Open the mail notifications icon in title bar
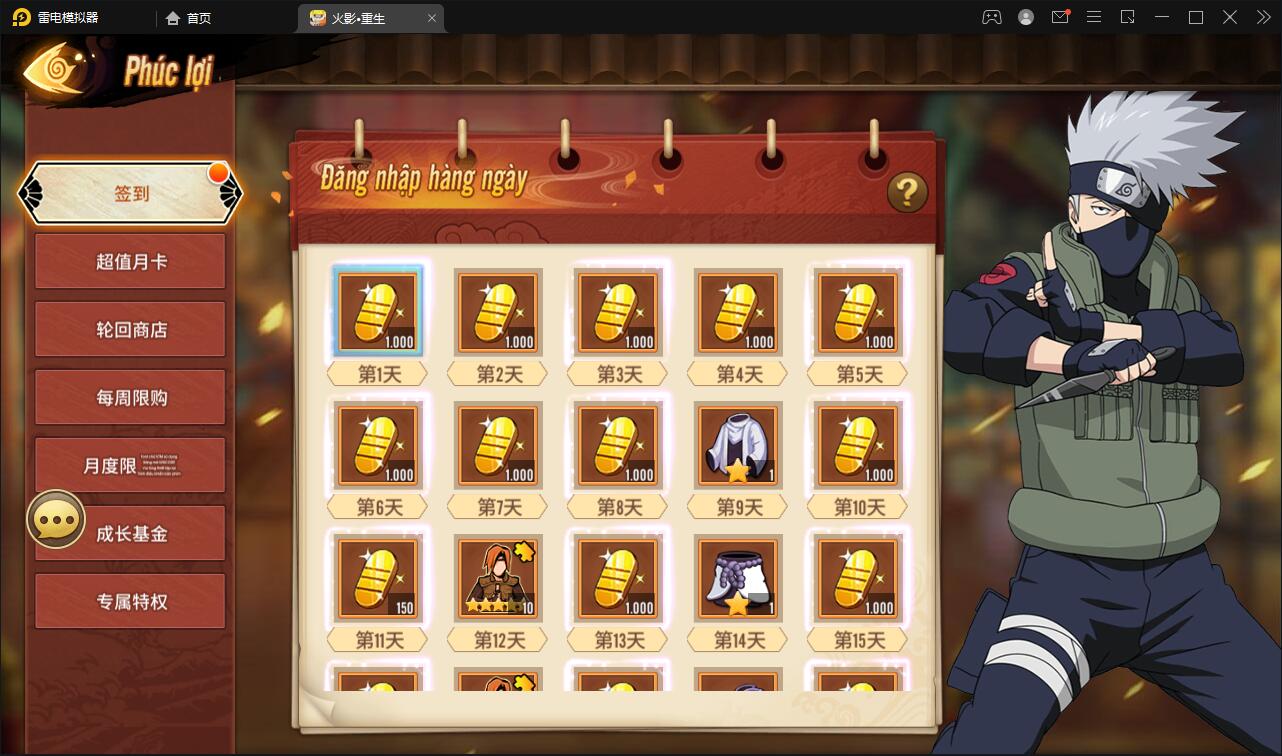The width and height of the screenshot is (1282, 756). click(x=1060, y=17)
